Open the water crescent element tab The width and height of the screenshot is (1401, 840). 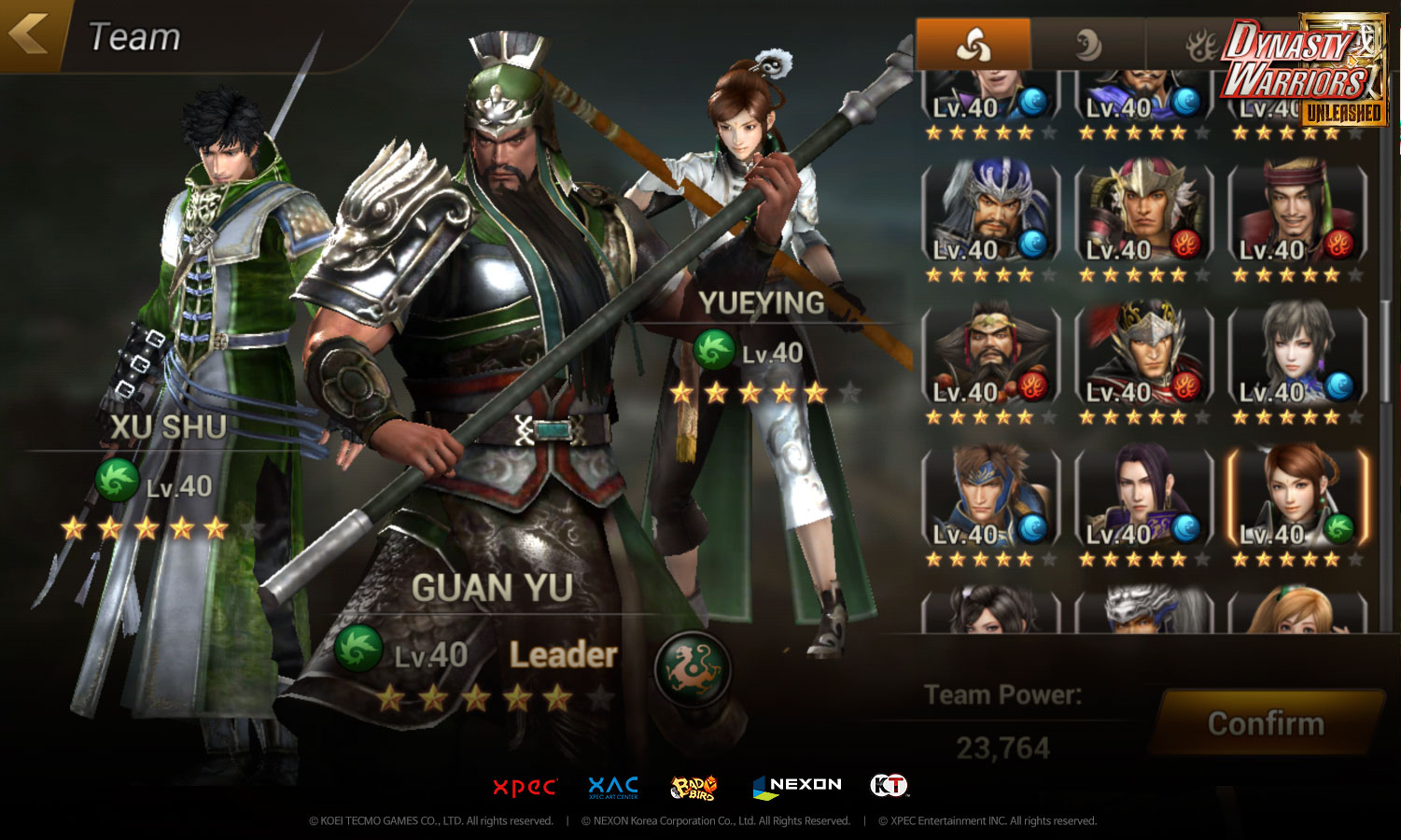(1087, 44)
